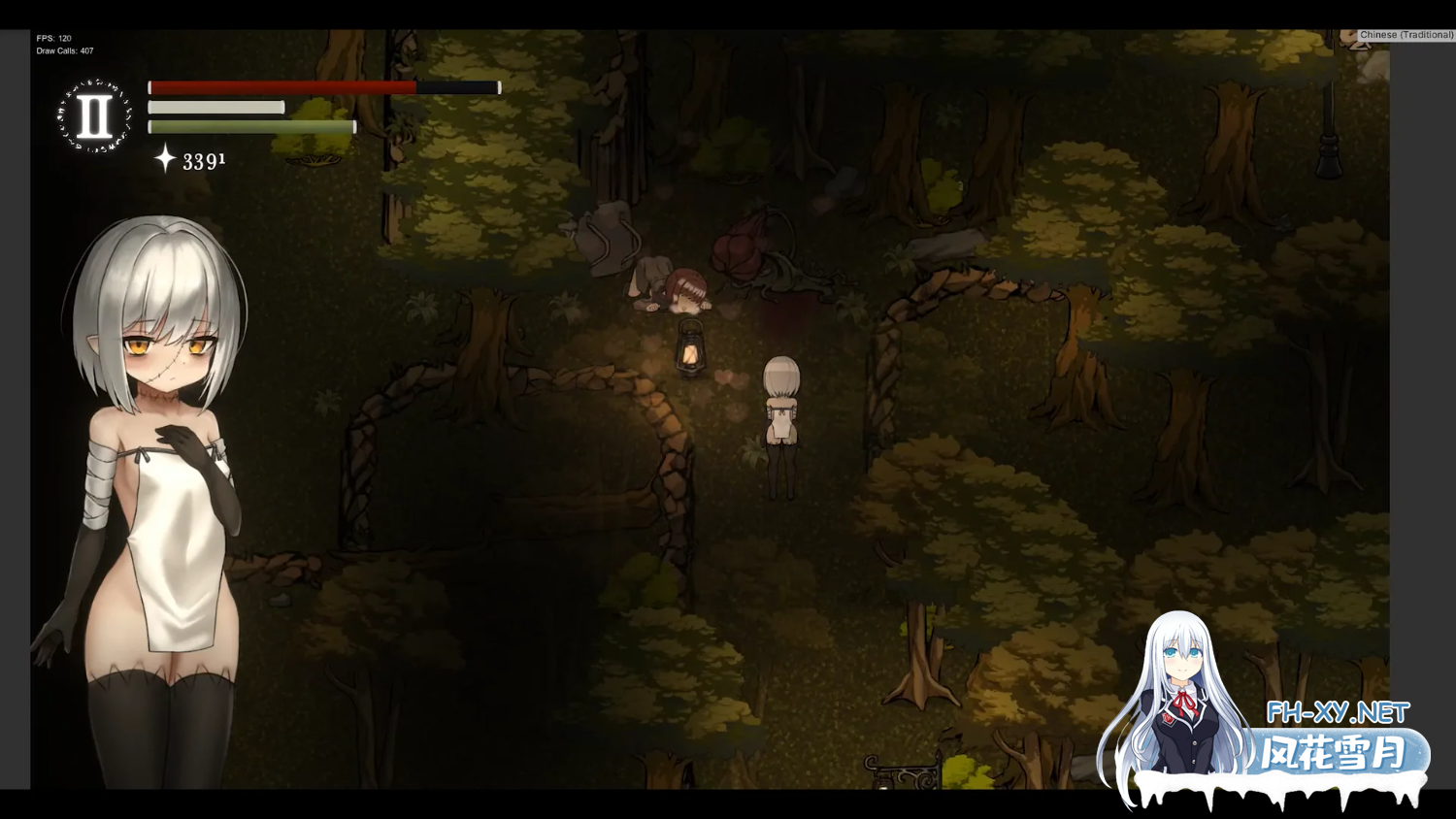Screen dimensions: 1456x819
Task: Select the silver-haired character portrait
Action: tap(157, 485)
